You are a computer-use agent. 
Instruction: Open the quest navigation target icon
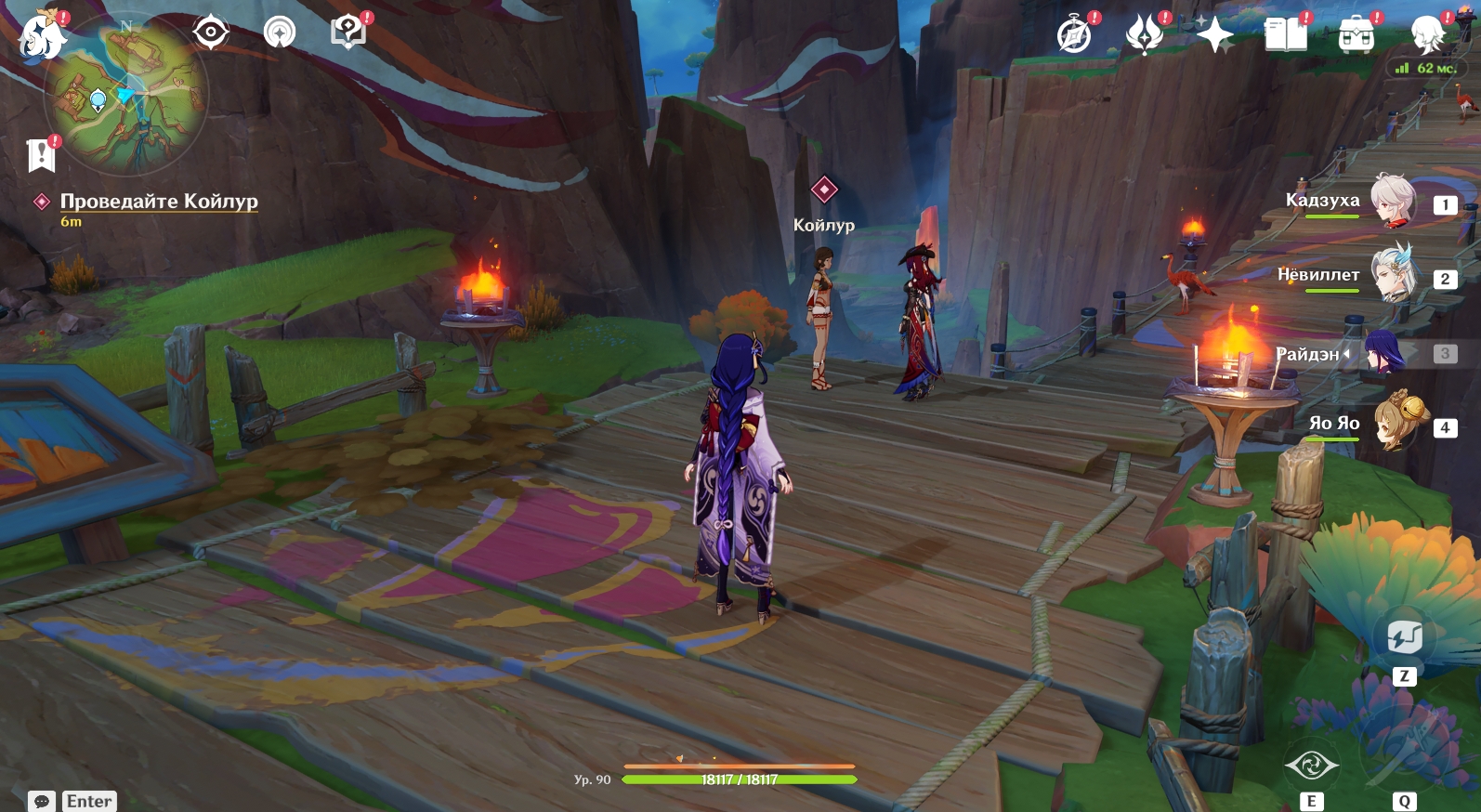211,33
